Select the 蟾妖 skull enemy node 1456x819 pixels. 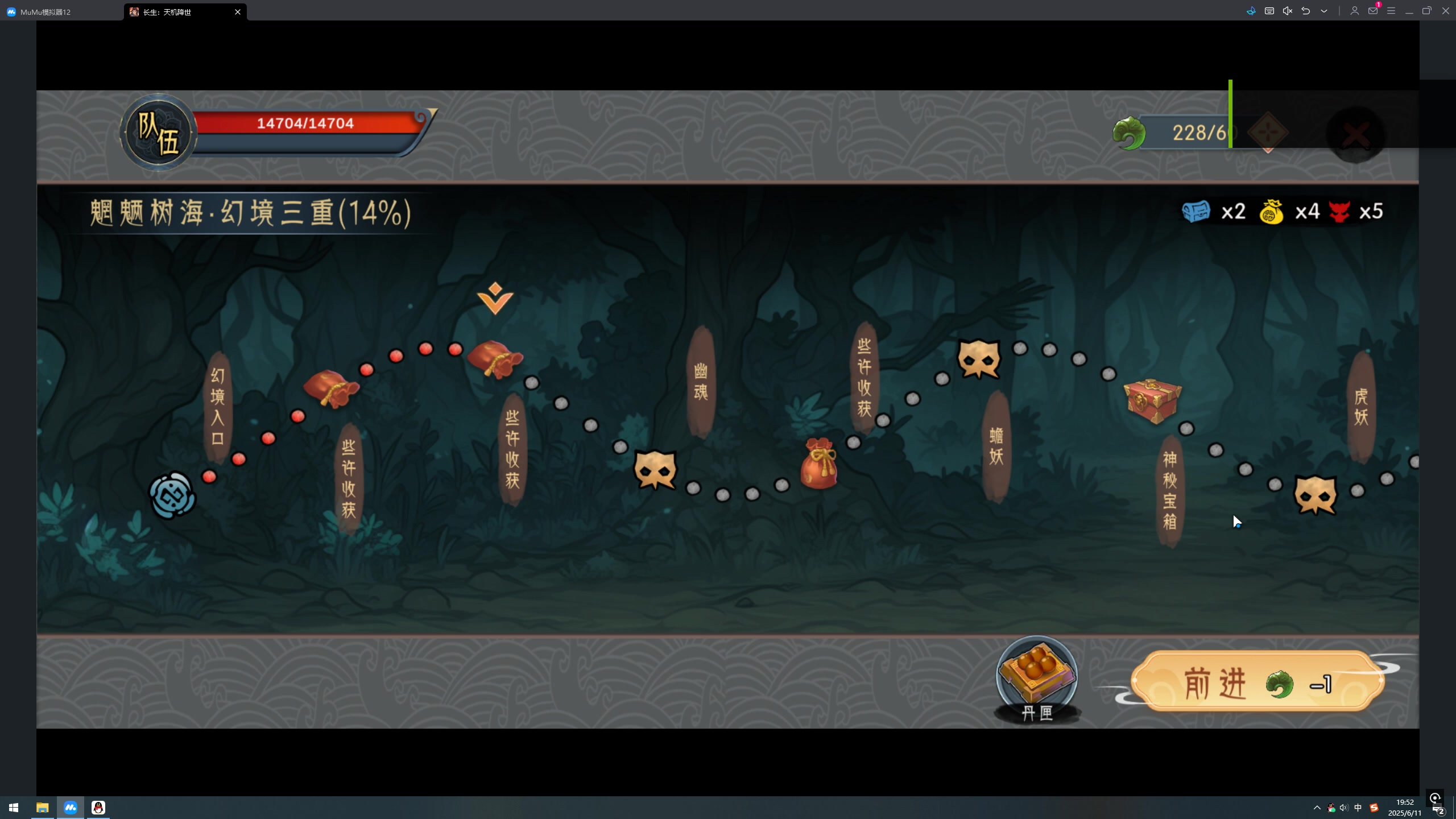(x=978, y=359)
